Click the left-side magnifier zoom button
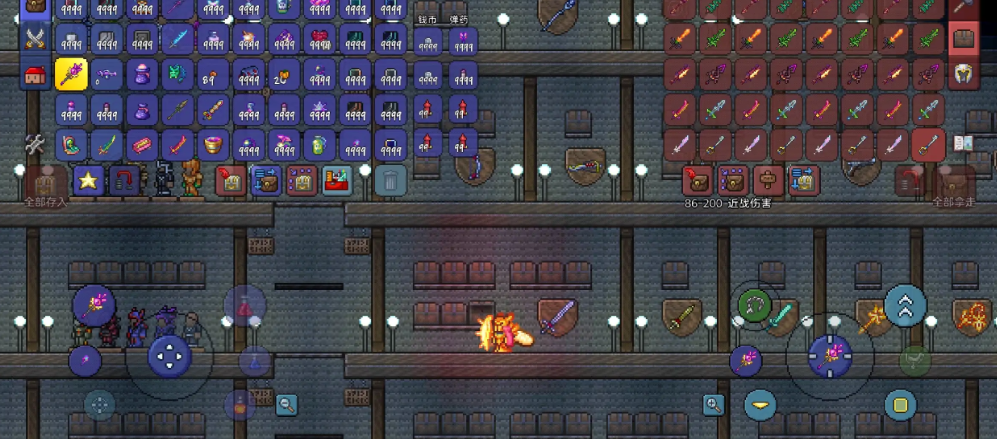This screenshot has height=439, width=997. [287, 404]
